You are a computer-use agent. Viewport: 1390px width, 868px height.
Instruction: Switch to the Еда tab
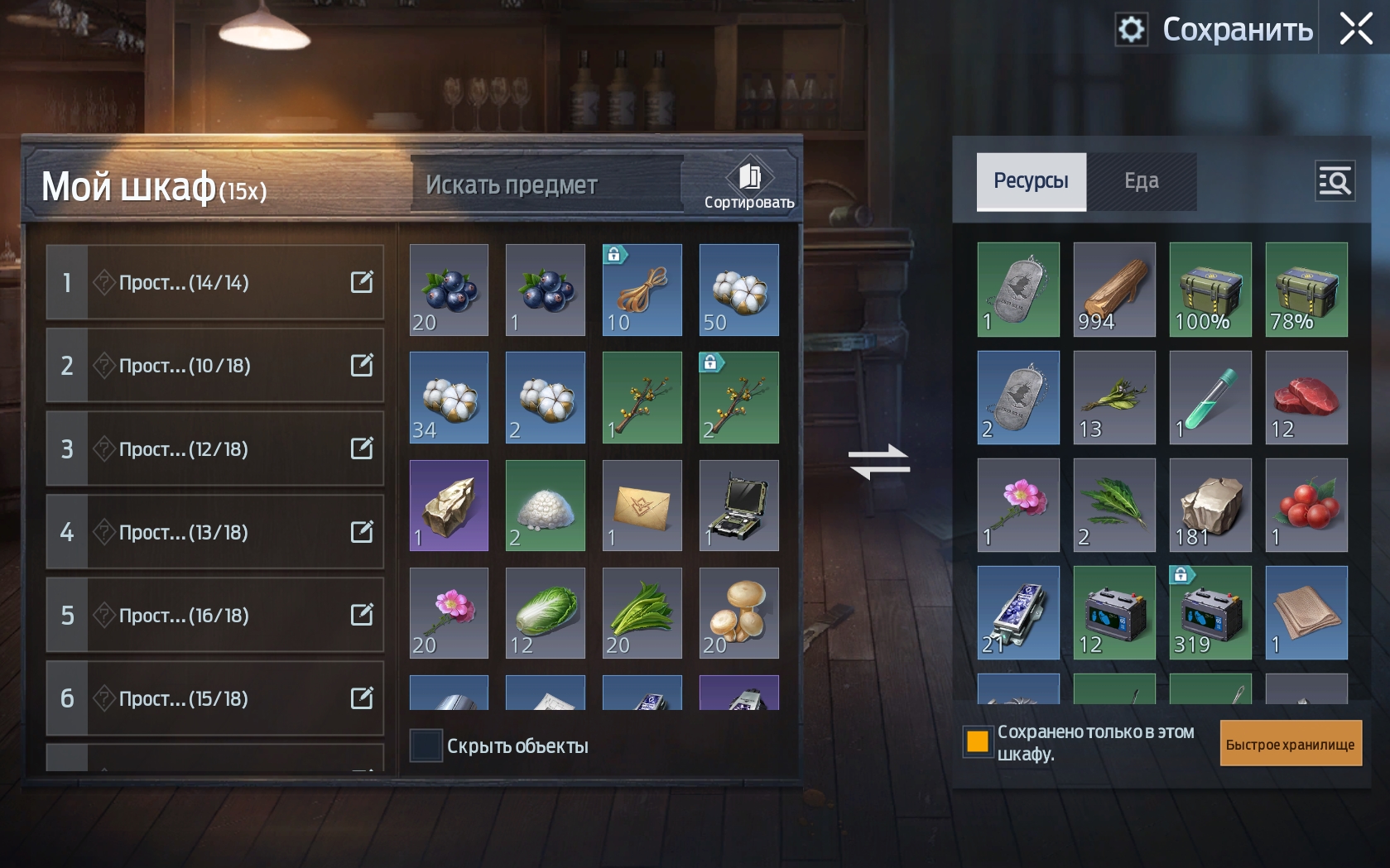1141,181
